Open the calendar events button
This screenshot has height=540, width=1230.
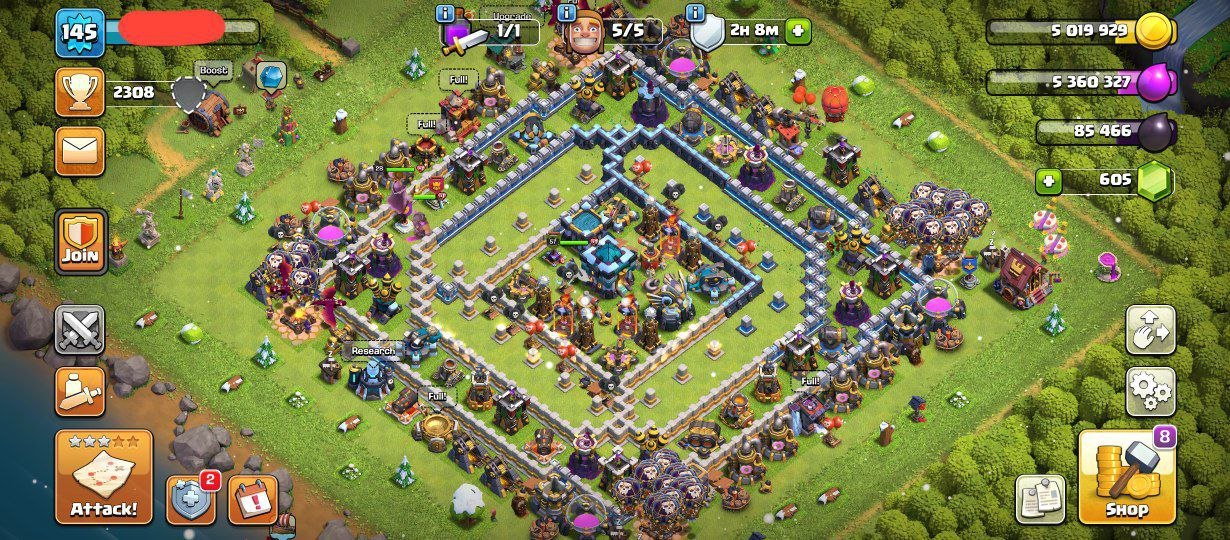[x=252, y=499]
